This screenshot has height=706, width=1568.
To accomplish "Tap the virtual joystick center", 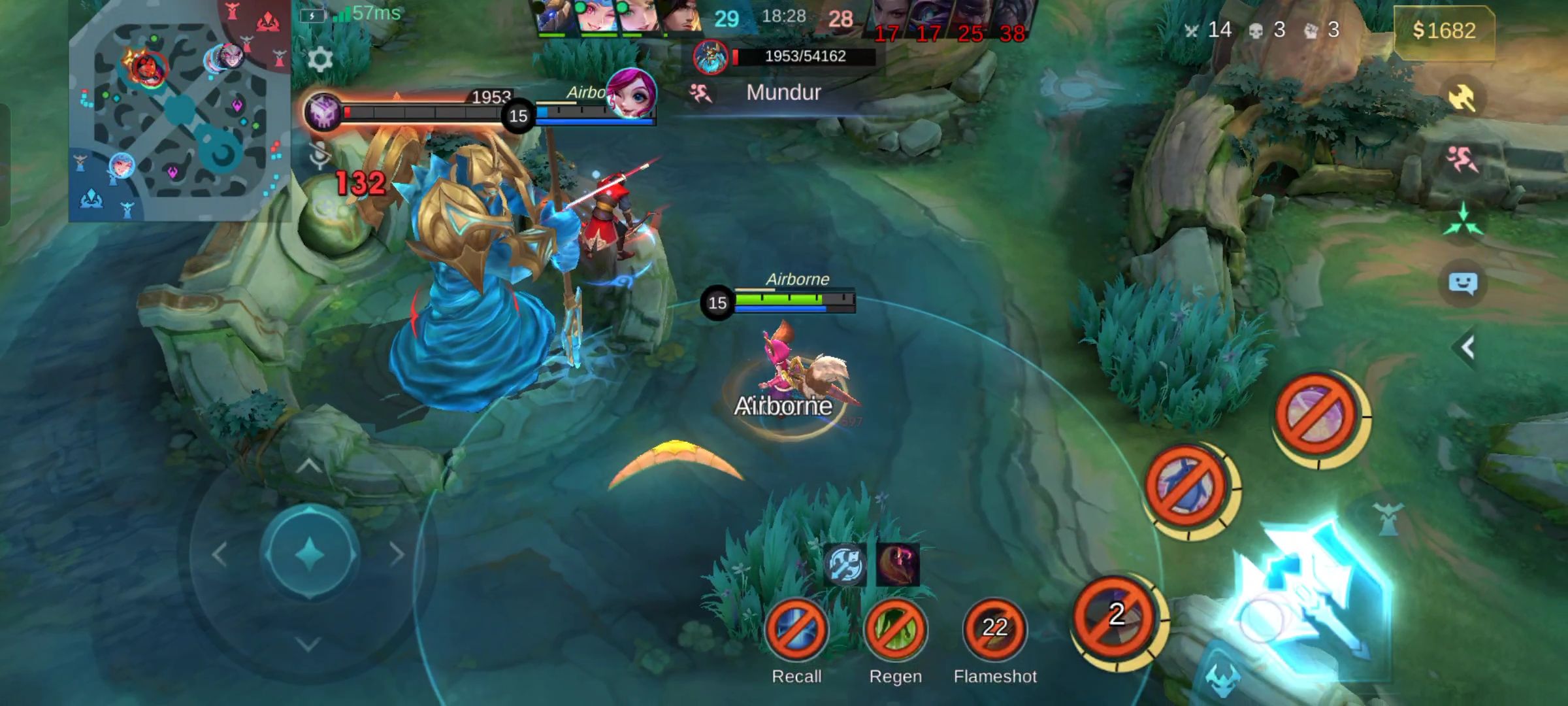I will [310, 553].
